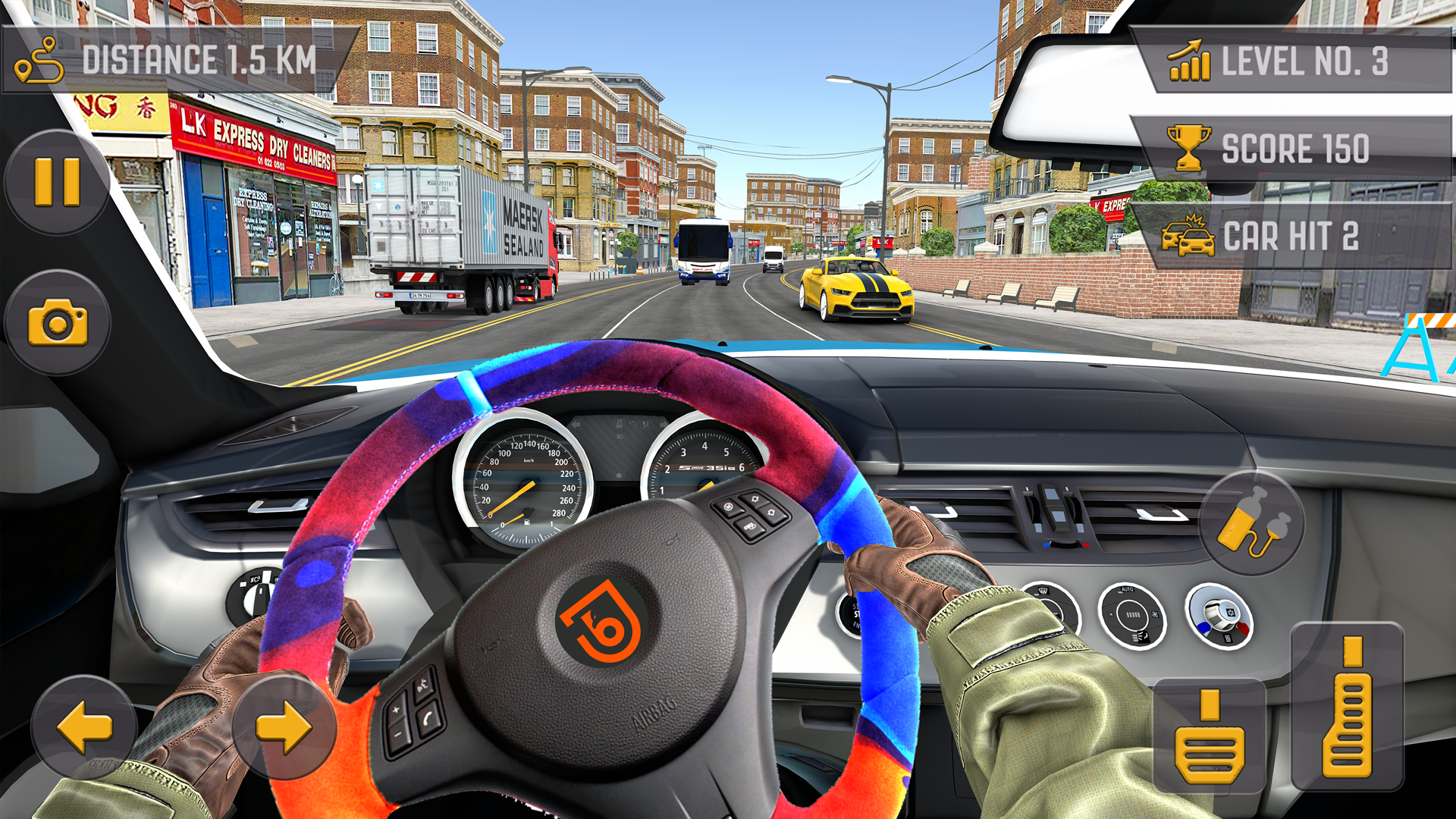Click the Score 150 display
This screenshot has height=819, width=1456.
1289,149
